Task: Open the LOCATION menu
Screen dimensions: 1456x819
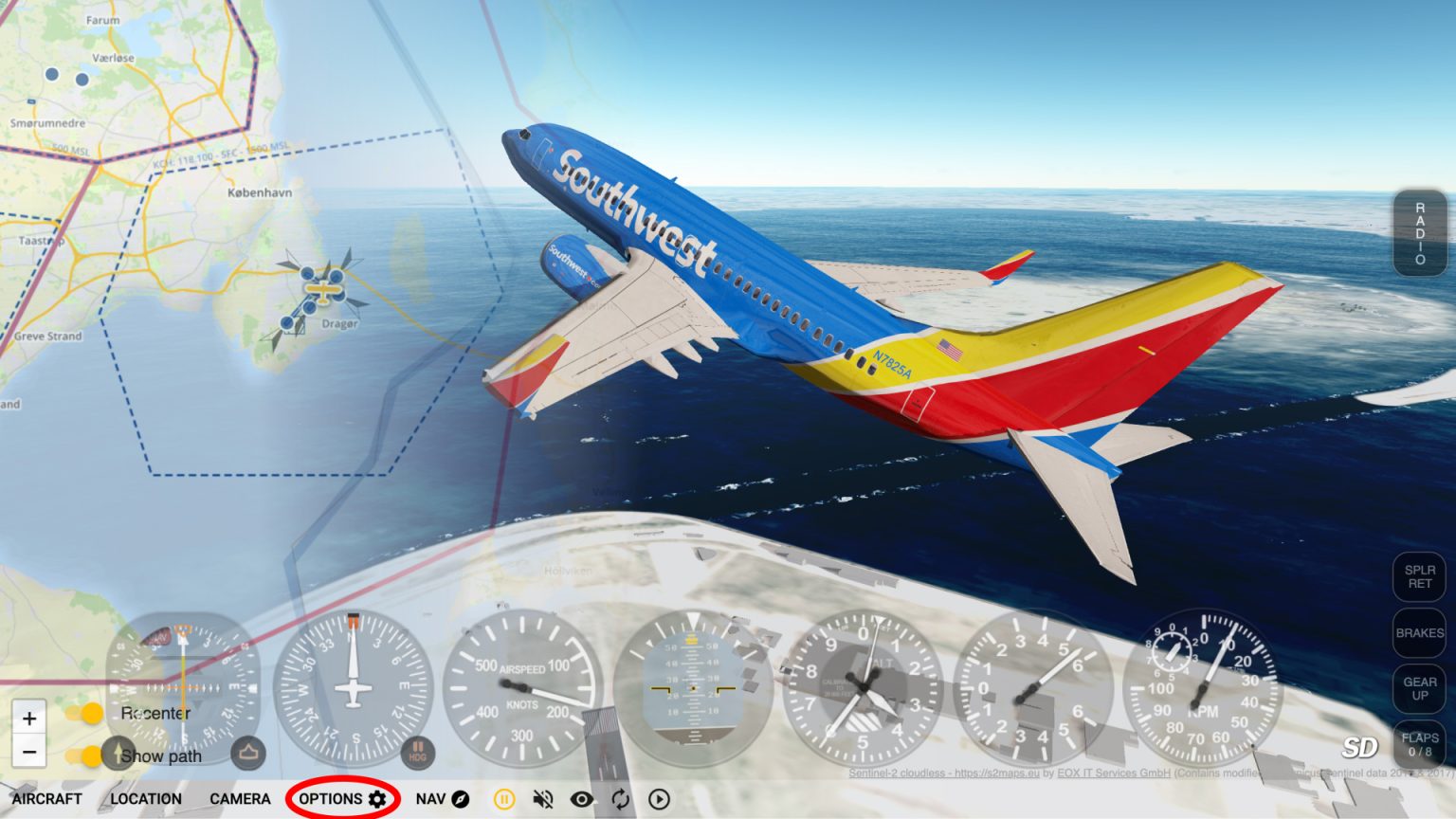Action: tap(146, 799)
